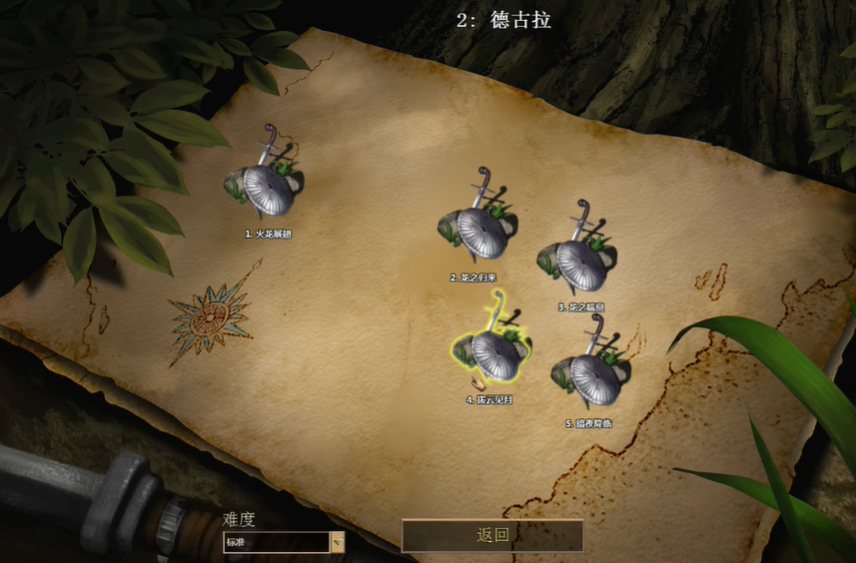The width and height of the screenshot is (856, 563).
Task: Pick scenario 3 shield icon
Action: coord(581,263)
